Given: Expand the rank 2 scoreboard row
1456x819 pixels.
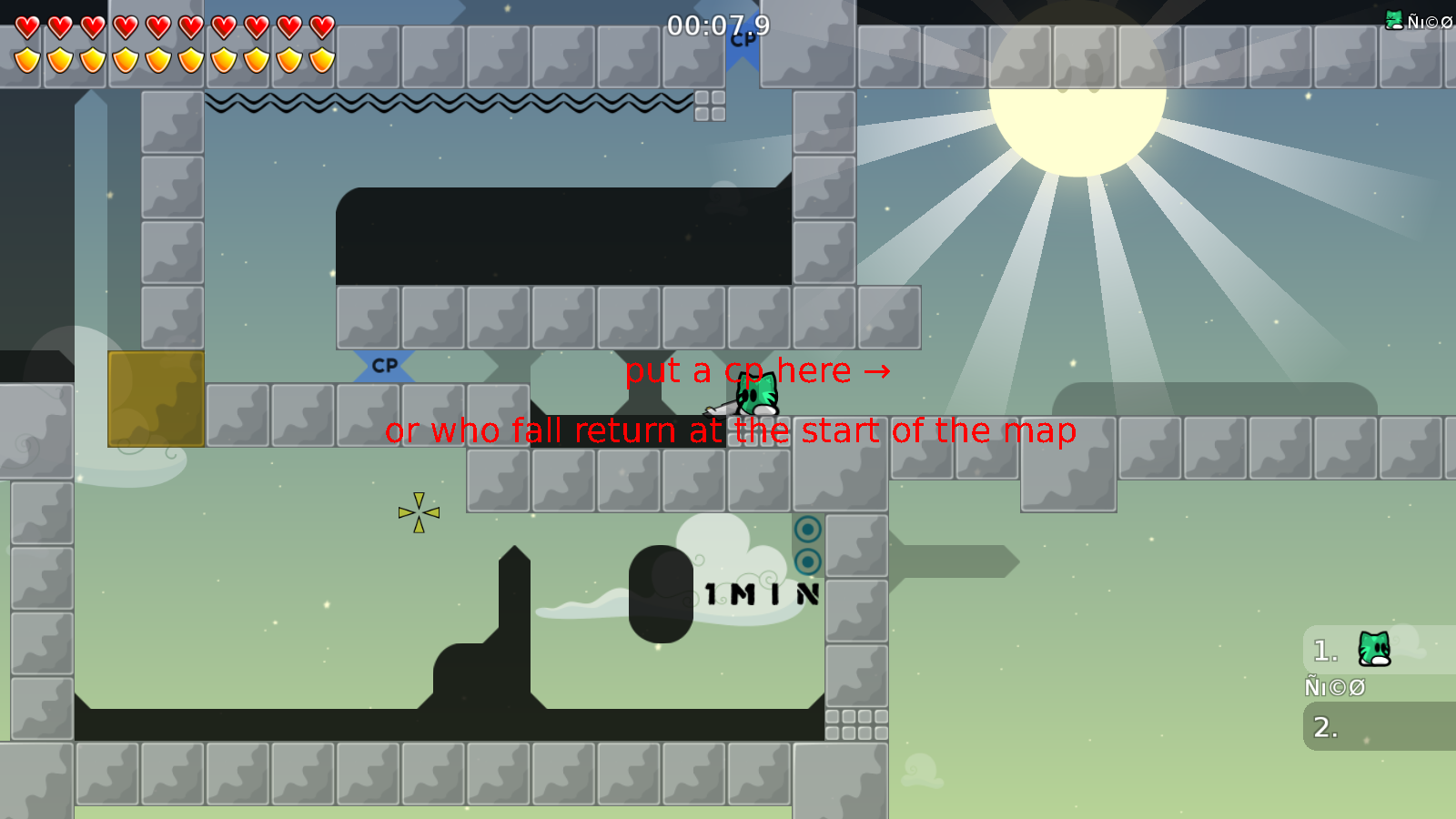Looking at the screenshot, I should pos(1374,728).
